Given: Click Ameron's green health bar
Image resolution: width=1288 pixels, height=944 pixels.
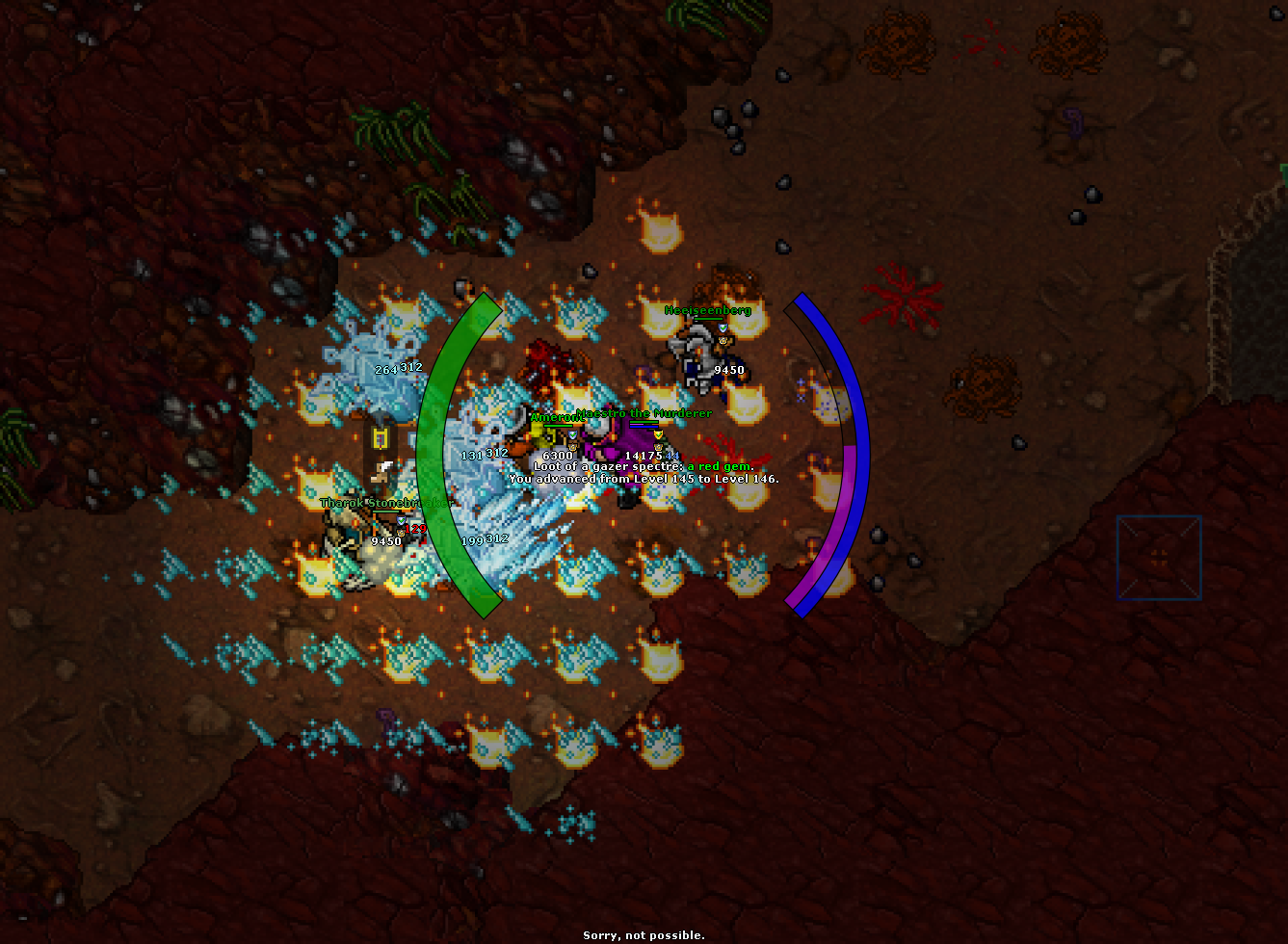Looking at the screenshot, I should [x=559, y=425].
